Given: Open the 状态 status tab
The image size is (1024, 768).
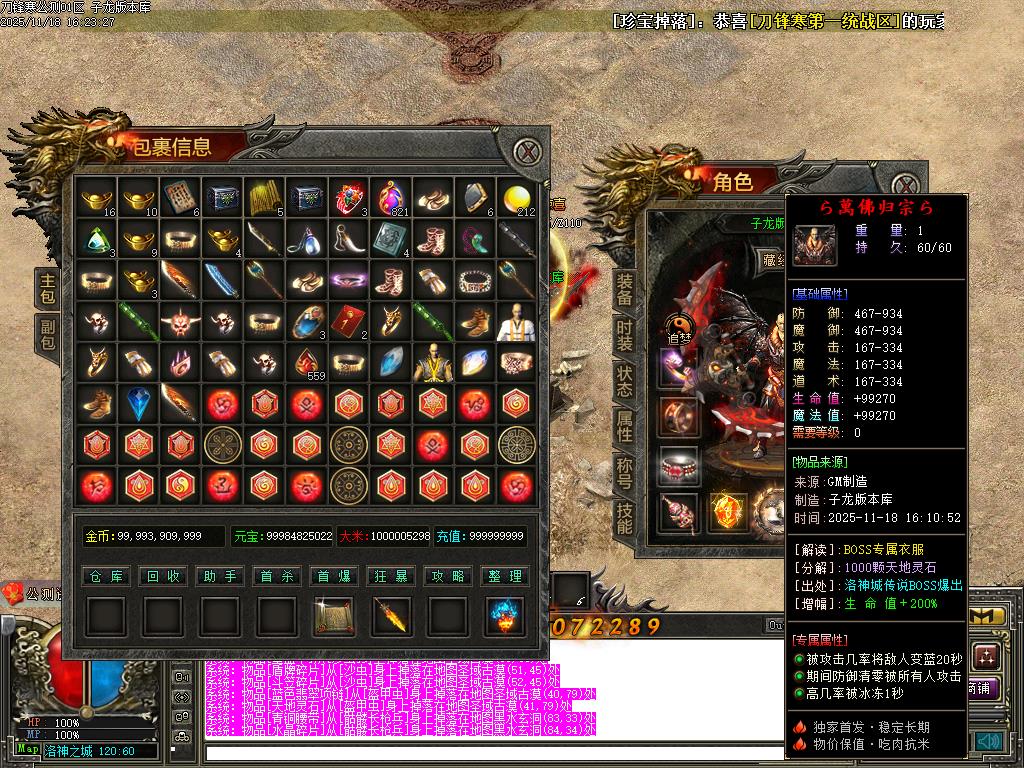Looking at the screenshot, I should 624,381.
